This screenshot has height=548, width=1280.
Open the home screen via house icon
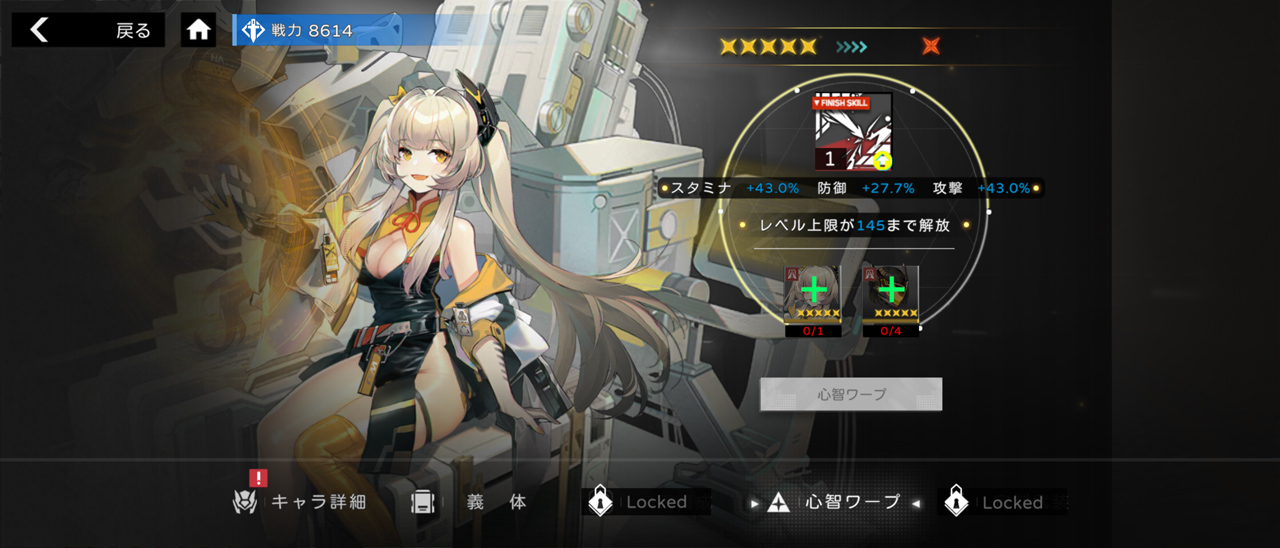pyautogui.click(x=199, y=30)
